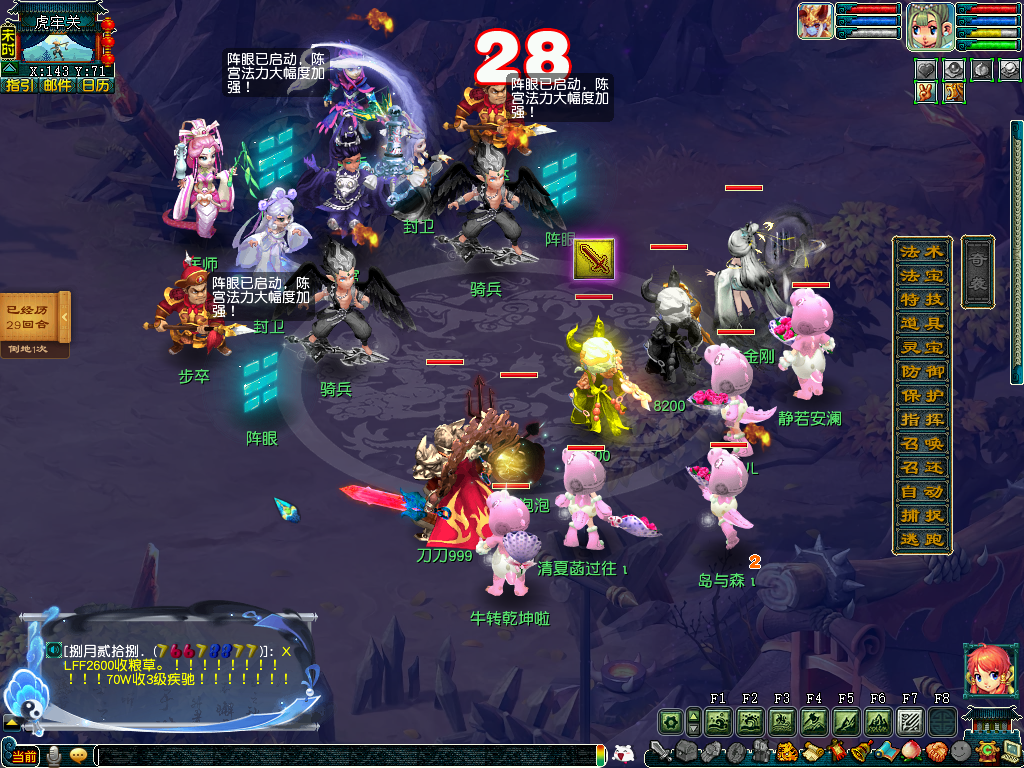Choose 逃跑 to flee the battle
Image resolution: width=1024 pixels, height=768 pixels.
(x=920, y=540)
